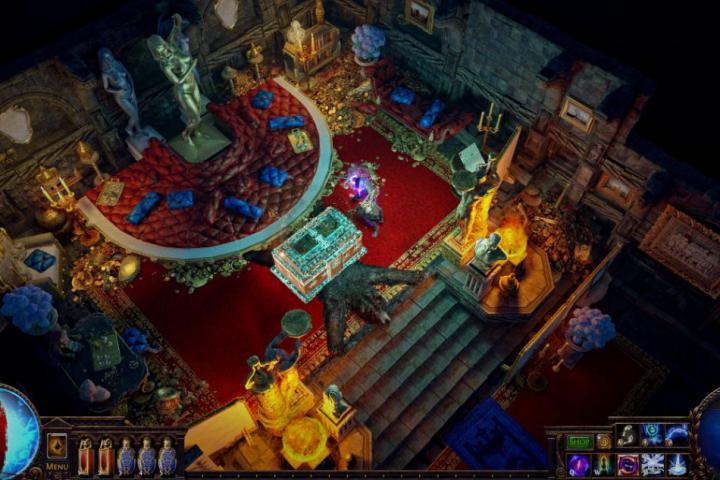Activate the grey curved arm skill

pos(627,435)
